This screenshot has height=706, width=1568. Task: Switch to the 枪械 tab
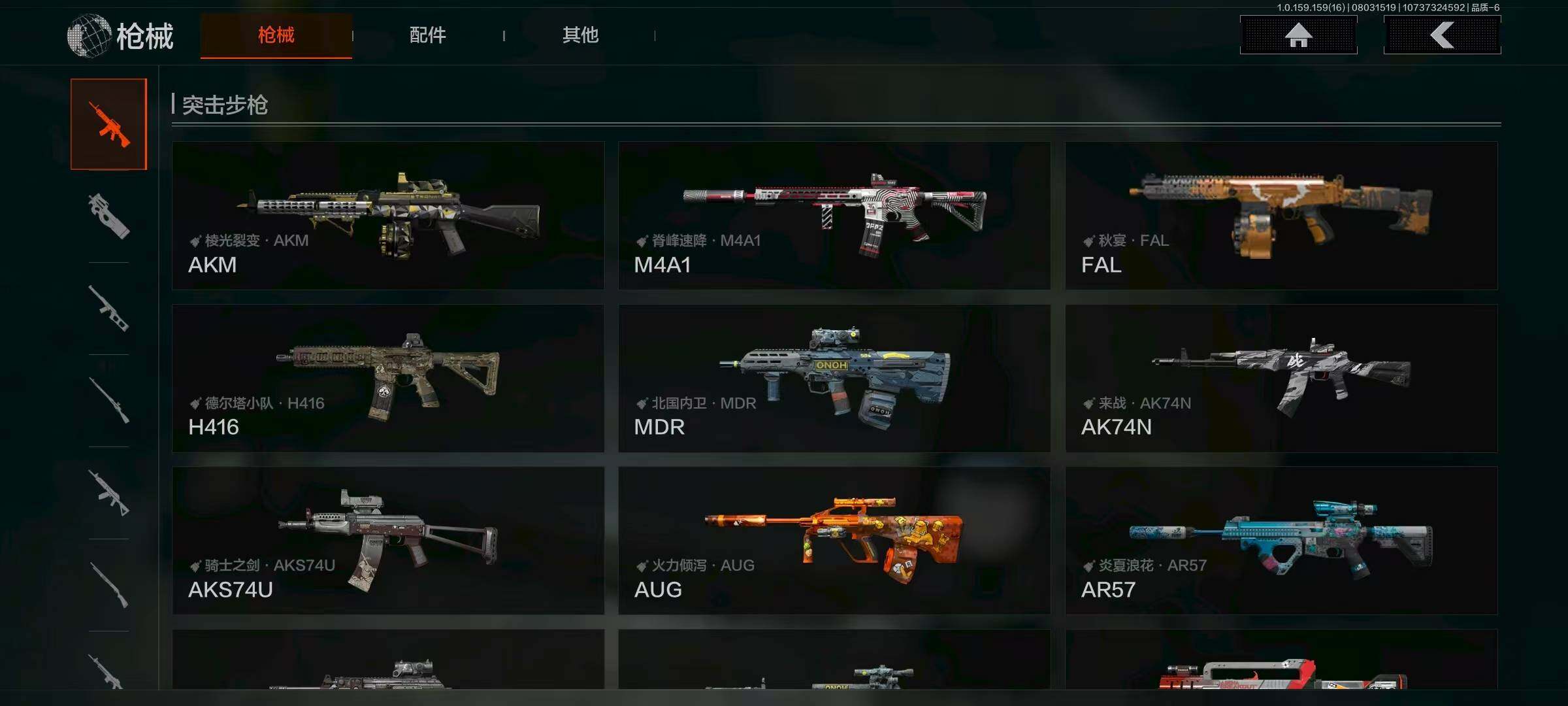pyautogui.click(x=276, y=35)
